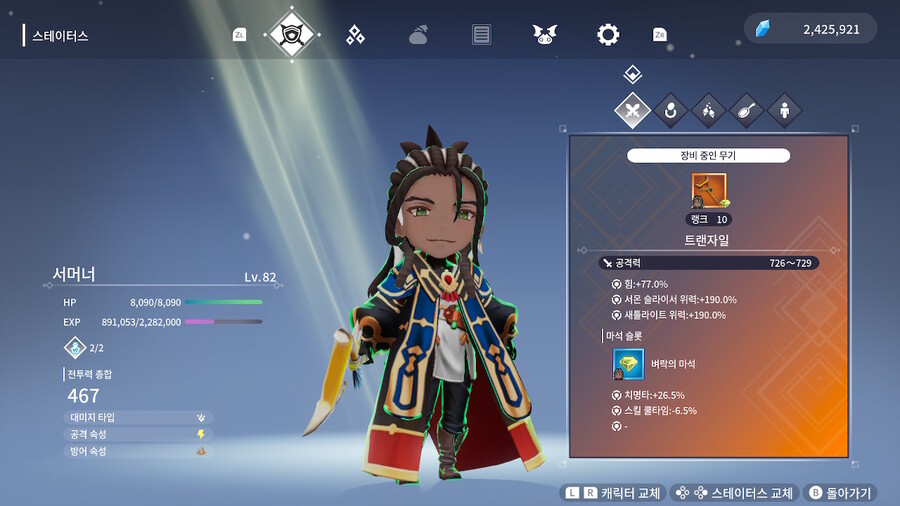Switch to the item bag tab

pos(419,35)
